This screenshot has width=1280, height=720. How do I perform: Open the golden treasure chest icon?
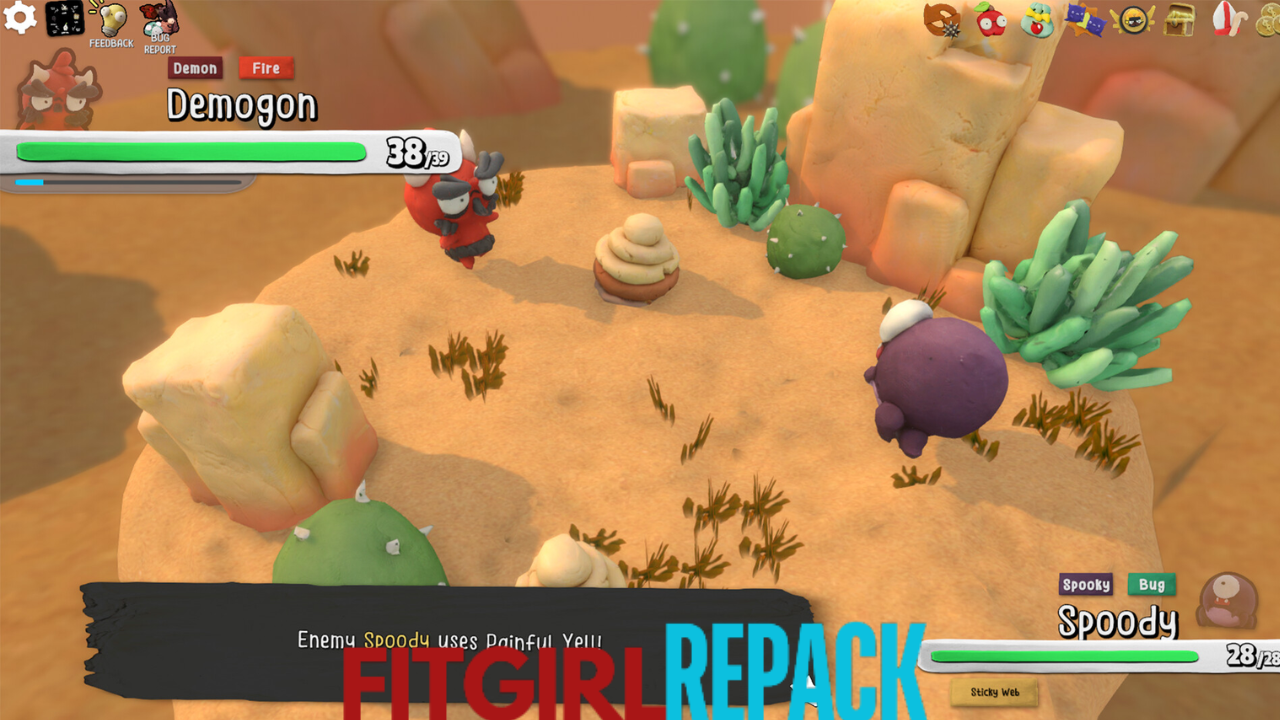[1180, 20]
